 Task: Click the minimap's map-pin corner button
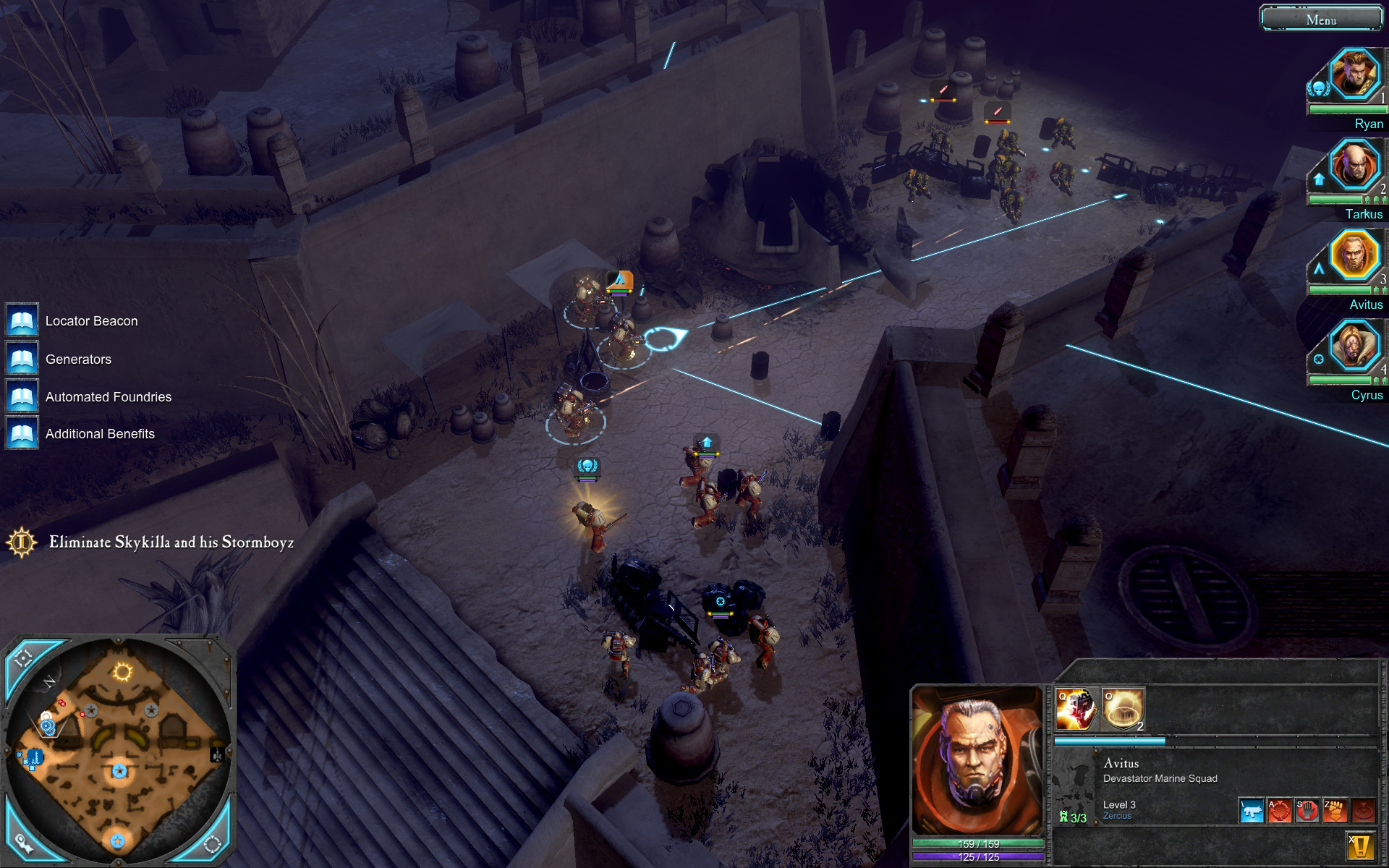pos(24,842)
